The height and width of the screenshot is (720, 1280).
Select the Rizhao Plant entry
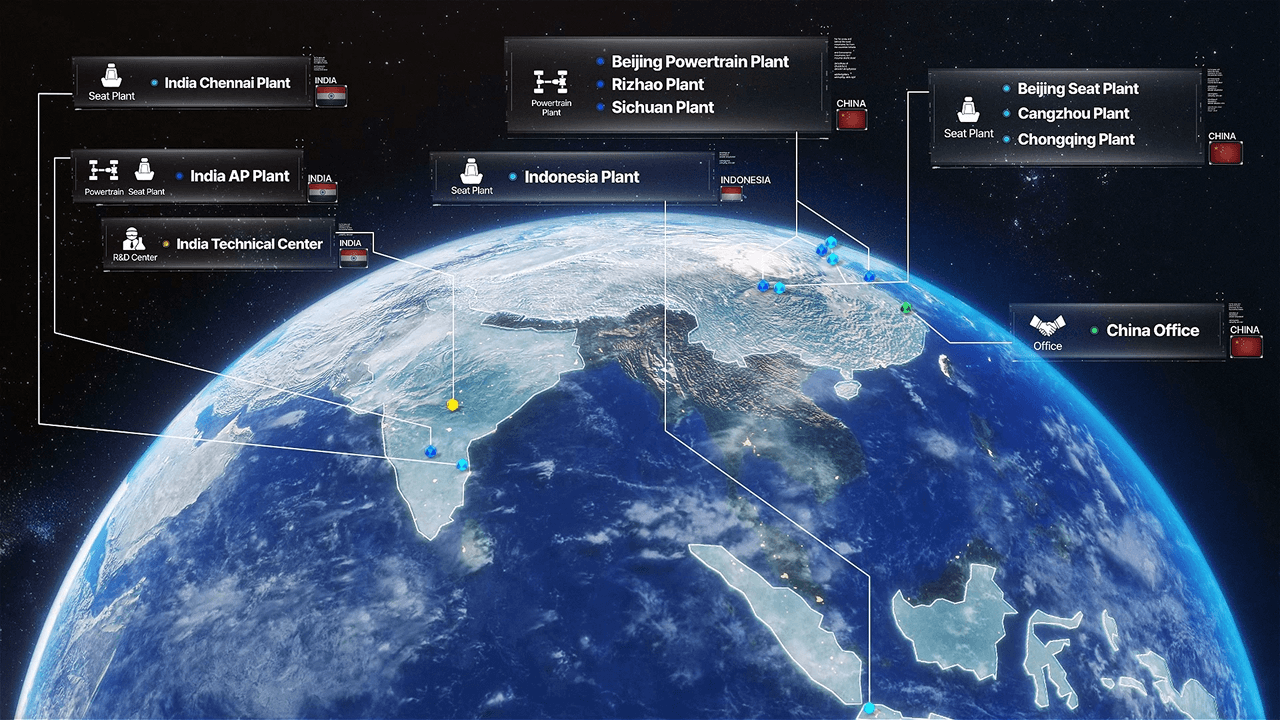pyautogui.click(x=657, y=85)
